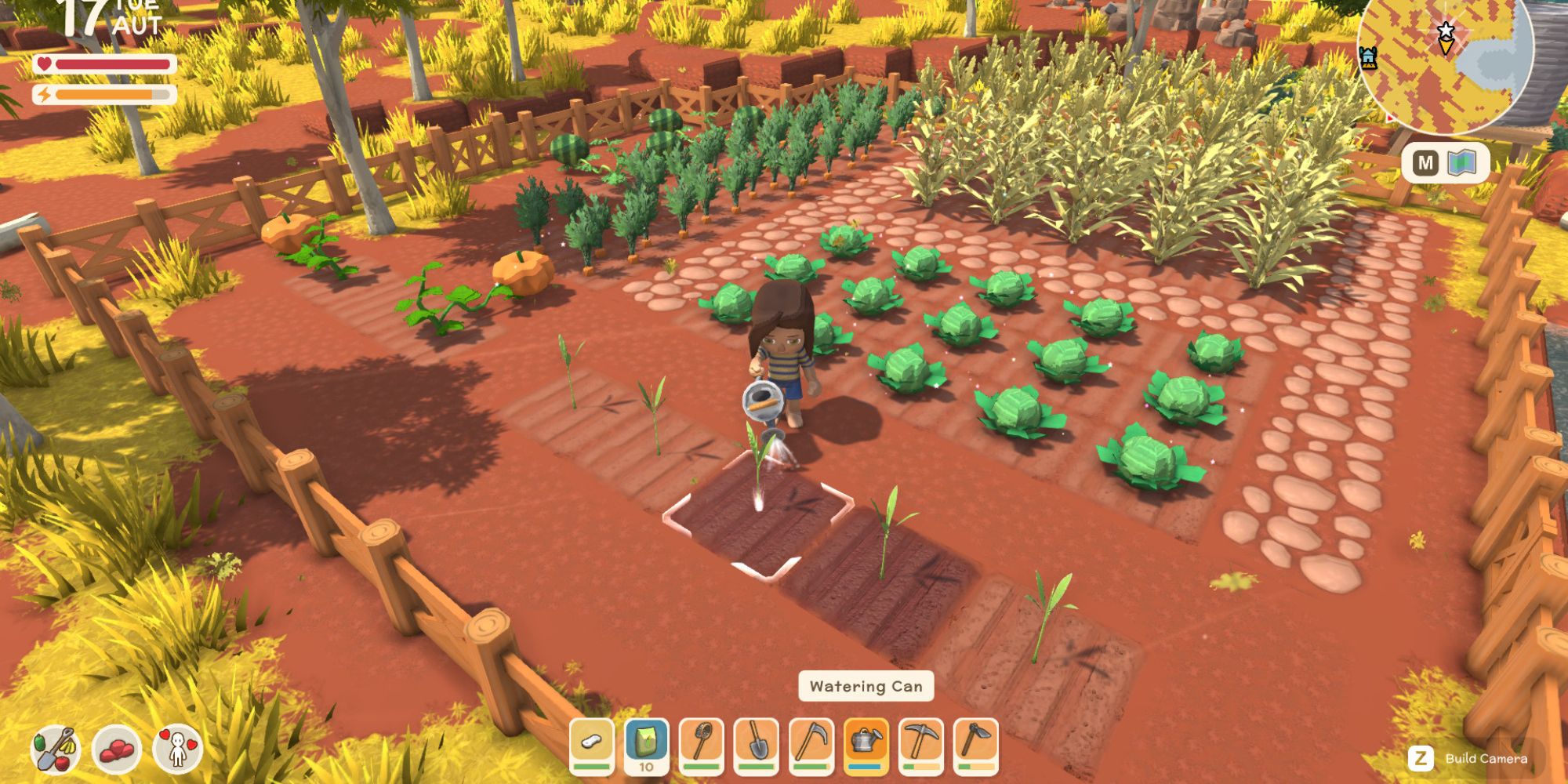Click the white star marker on minimap

[x=1445, y=31]
